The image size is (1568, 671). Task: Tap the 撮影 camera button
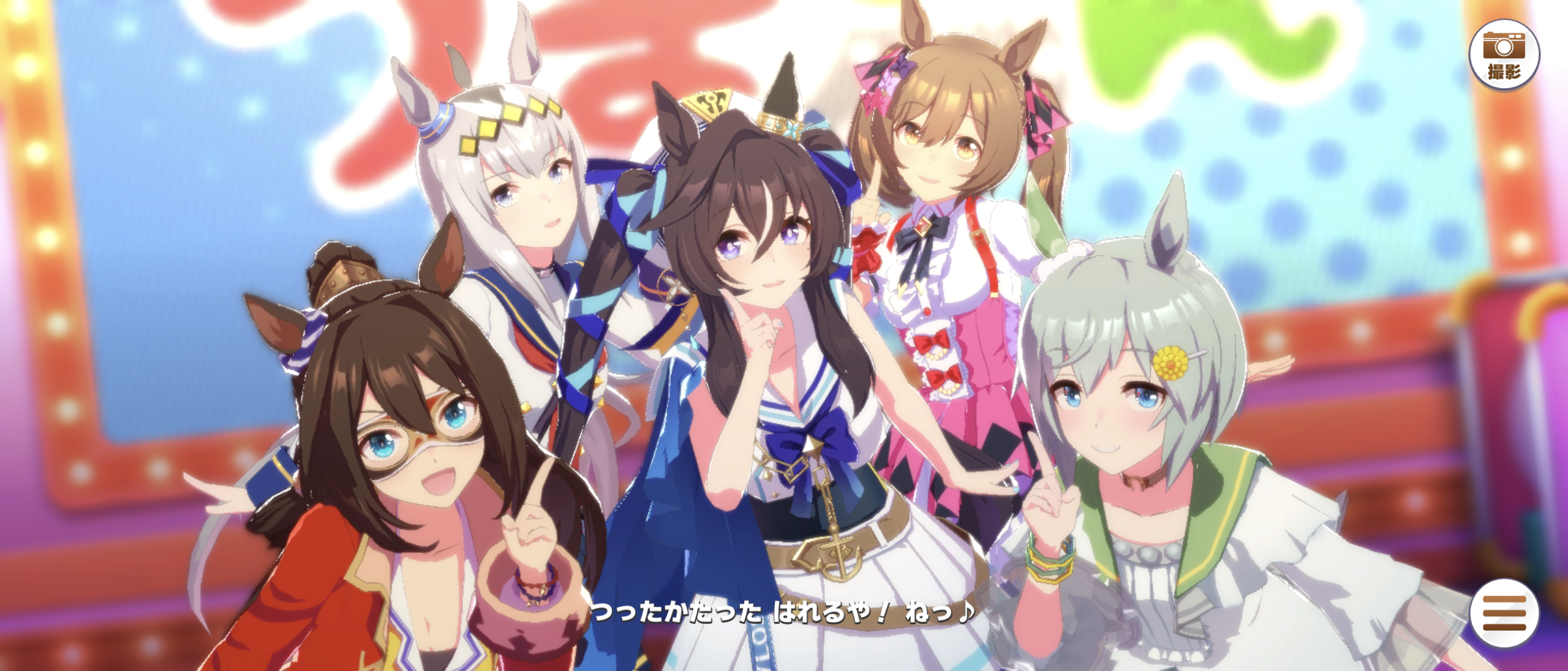[x=1504, y=55]
